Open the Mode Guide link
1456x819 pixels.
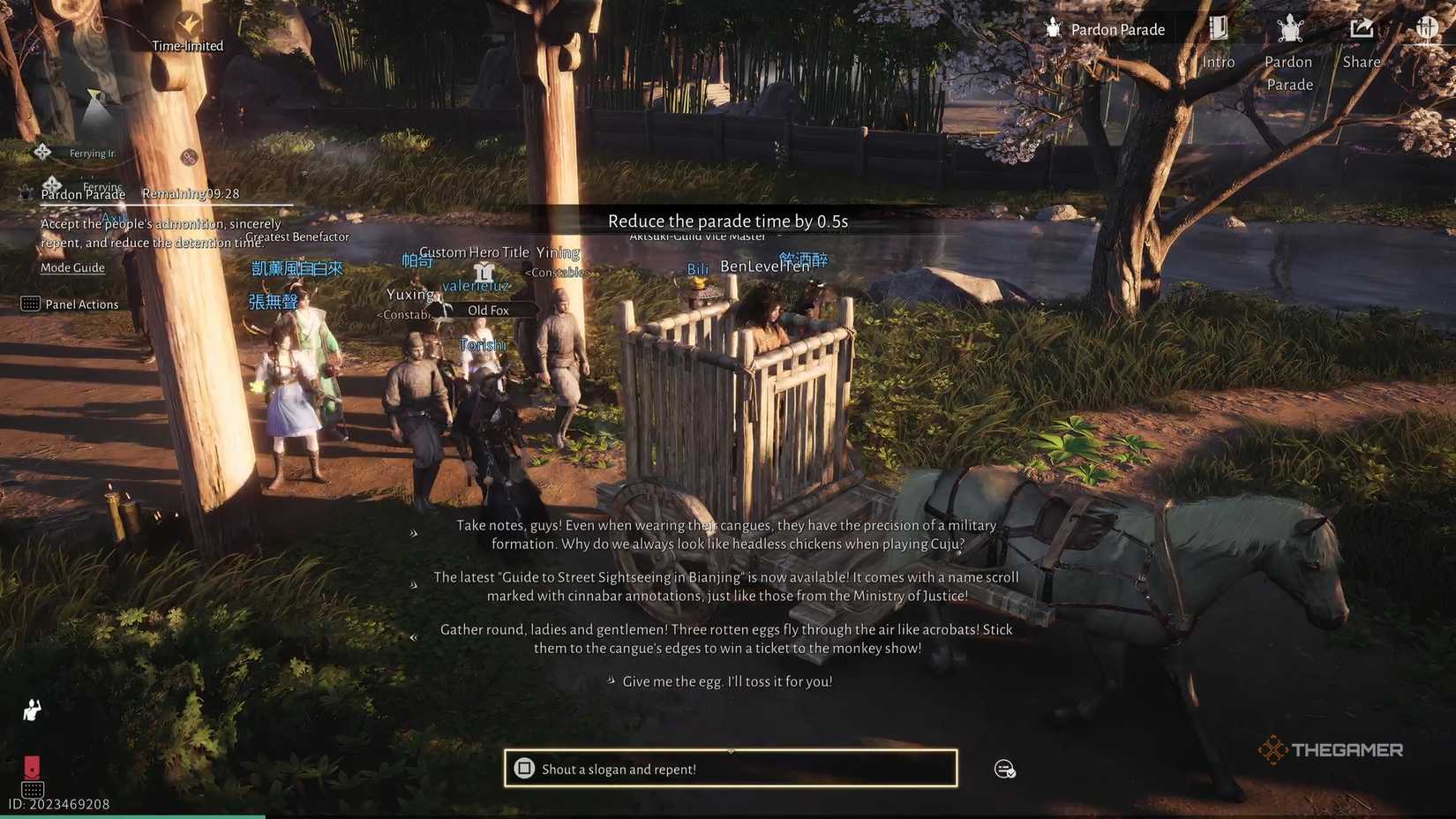click(71, 267)
